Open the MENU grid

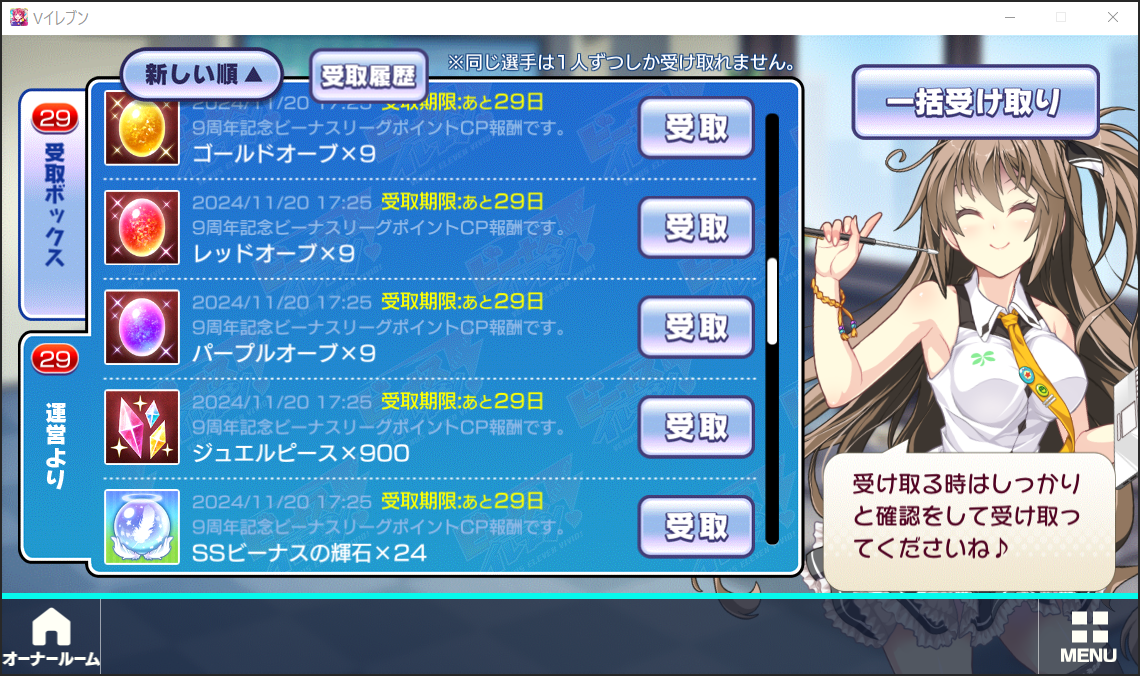click(1089, 637)
